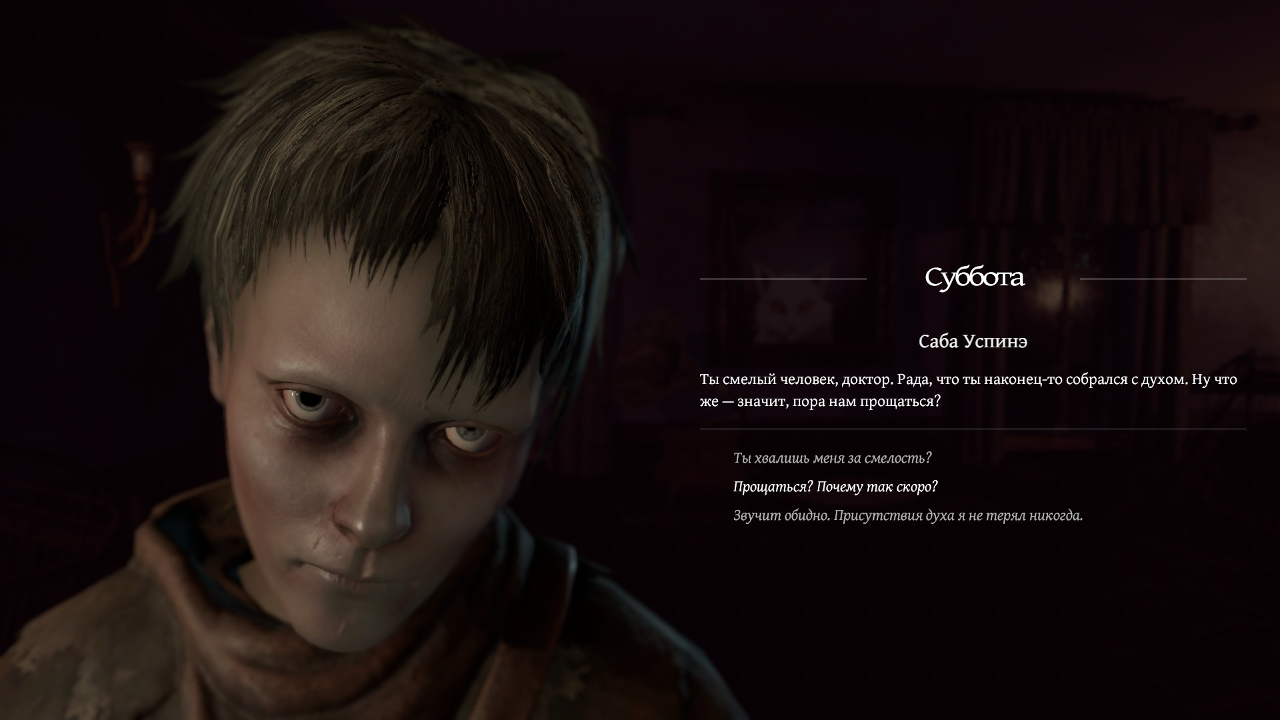Pick the reply starting "Звучит обидно"
The width and height of the screenshot is (1280, 720).
[907, 516]
